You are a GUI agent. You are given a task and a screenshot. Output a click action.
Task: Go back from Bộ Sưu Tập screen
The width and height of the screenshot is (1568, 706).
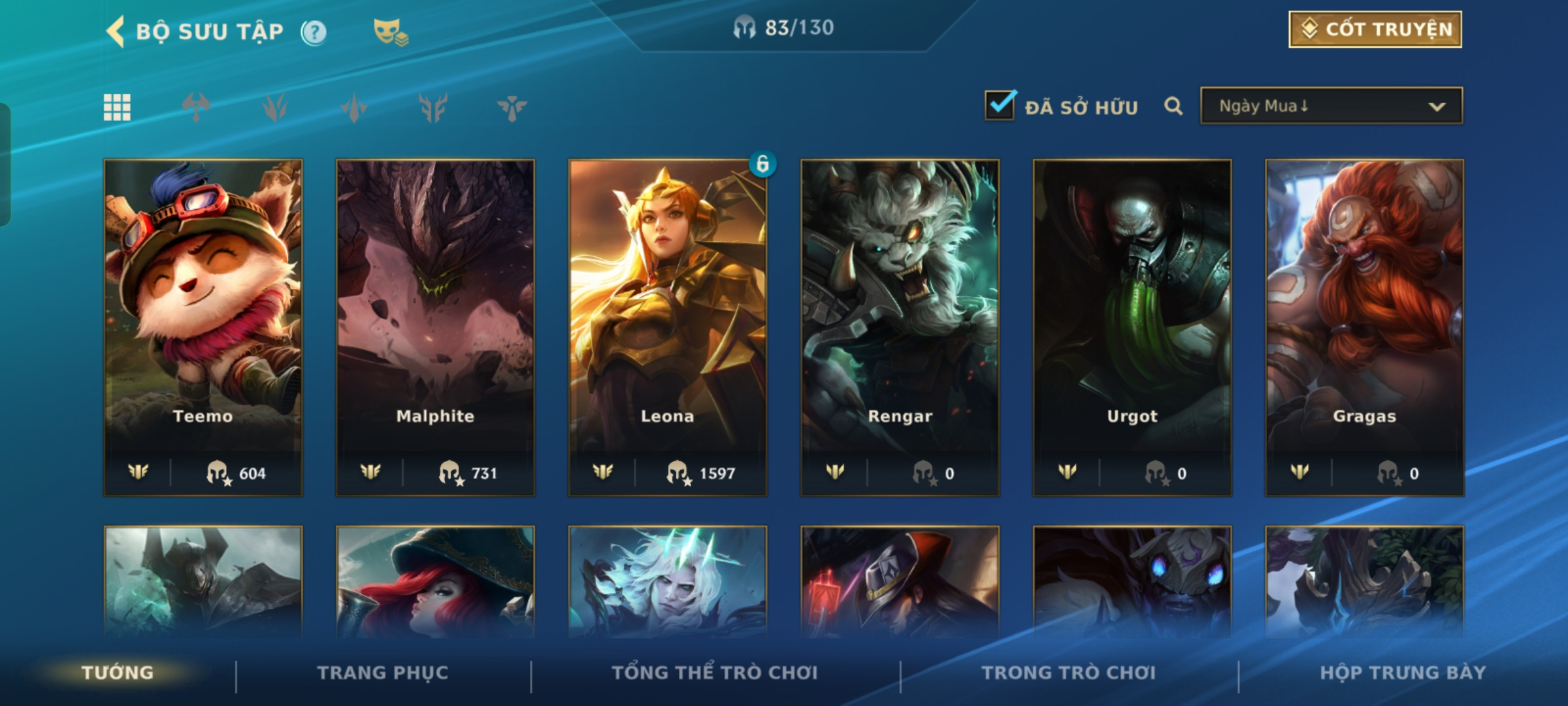coord(116,31)
